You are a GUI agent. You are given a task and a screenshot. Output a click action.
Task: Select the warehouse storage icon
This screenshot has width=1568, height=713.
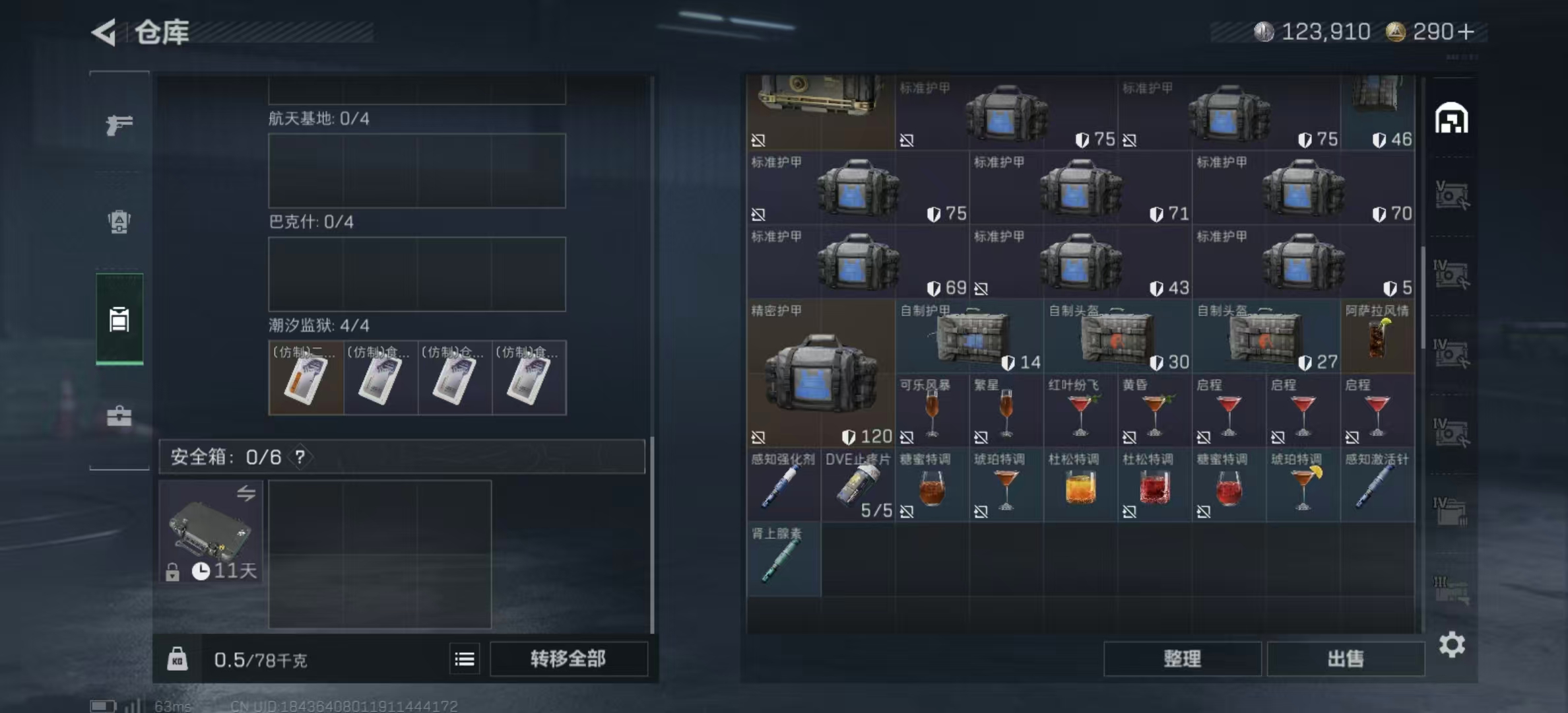tap(119, 320)
